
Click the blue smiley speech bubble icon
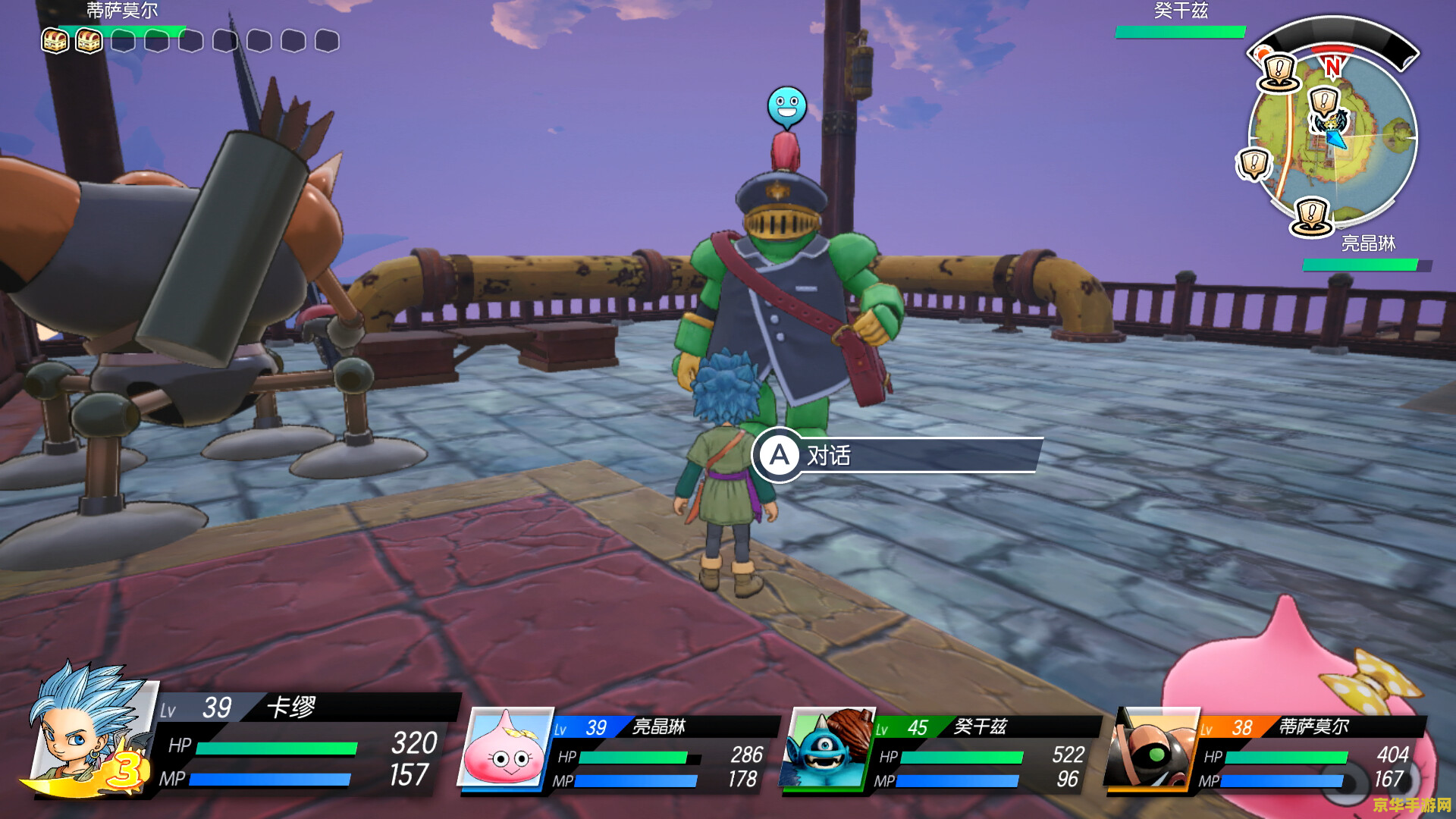coord(786,106)
